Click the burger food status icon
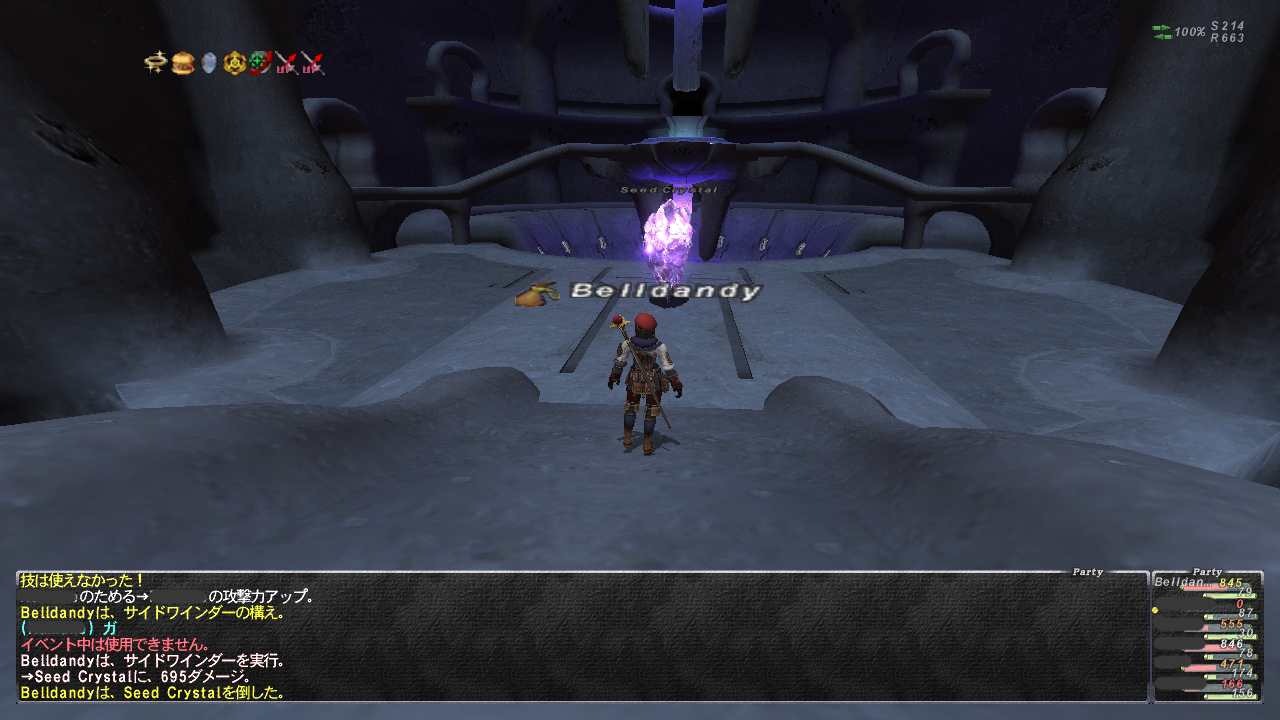The image size is (1280, 720). [x=182, y=63]
